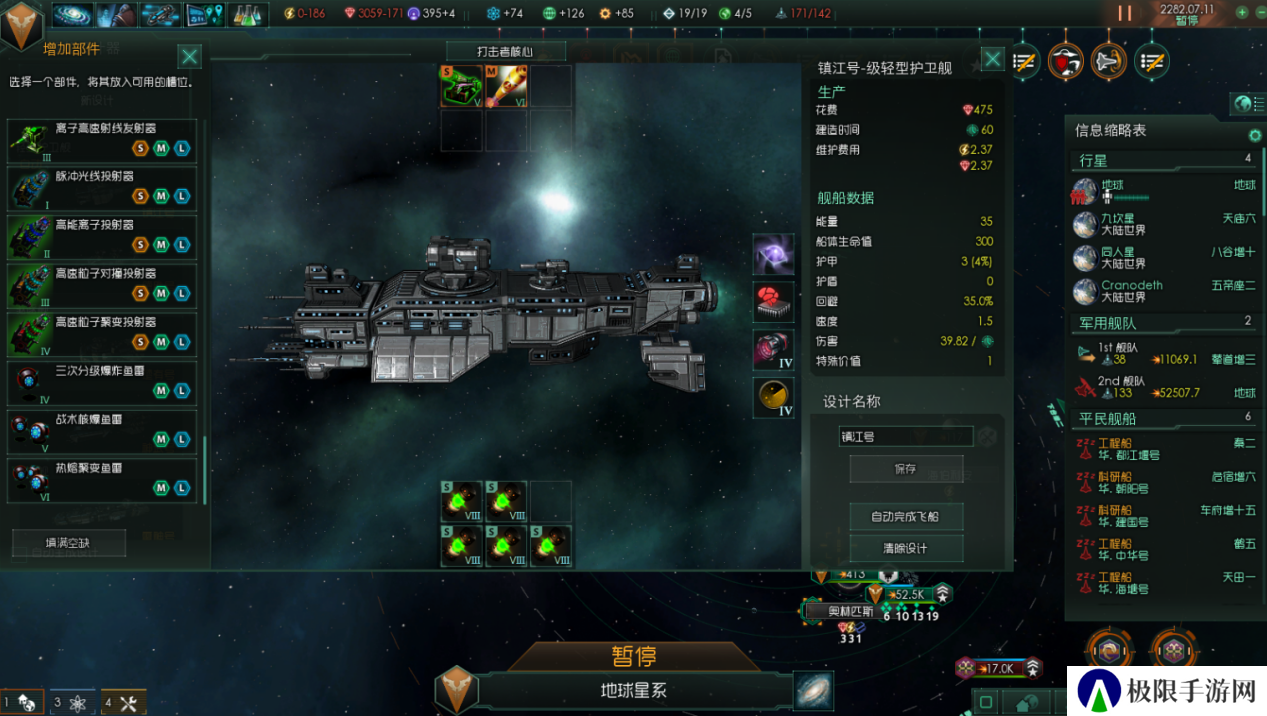Image resolution: width=1267 pixels, height=716 pixels.
Task: Close the add component panel
Action: point(189,57)
